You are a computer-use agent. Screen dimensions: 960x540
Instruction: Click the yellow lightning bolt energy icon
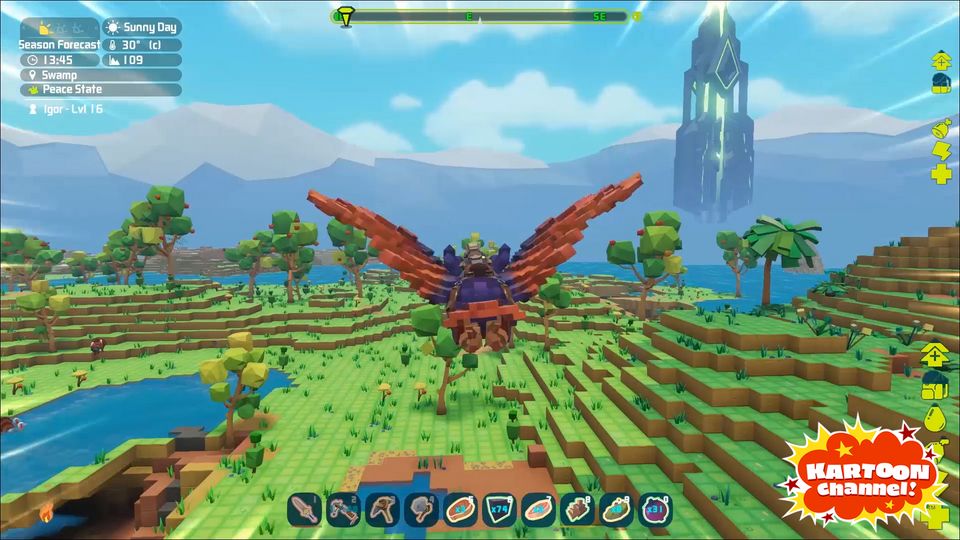pyautogui.click(x=940, y=151)
